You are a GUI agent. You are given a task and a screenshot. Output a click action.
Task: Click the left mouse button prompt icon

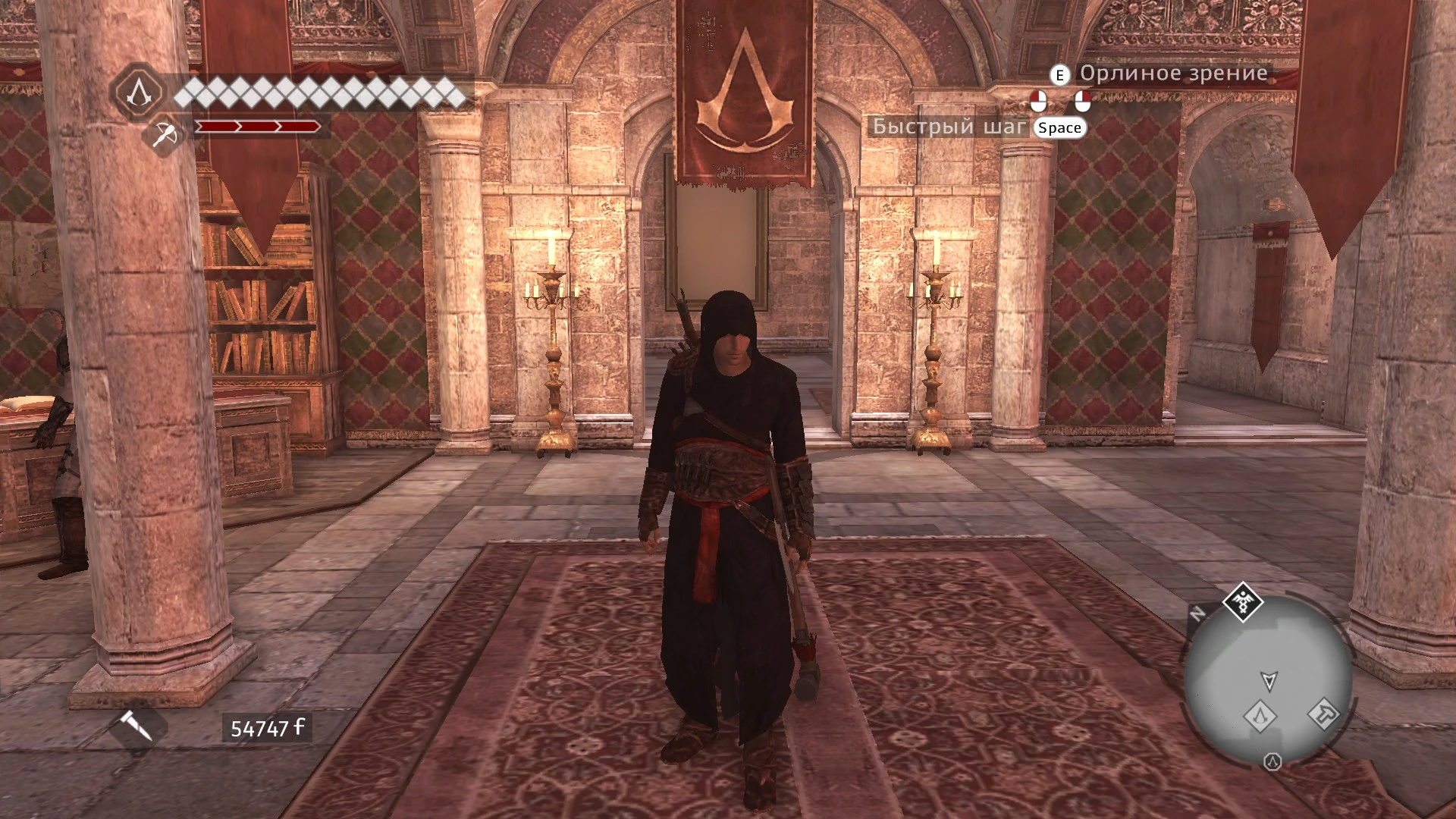tap(1039, 100)
